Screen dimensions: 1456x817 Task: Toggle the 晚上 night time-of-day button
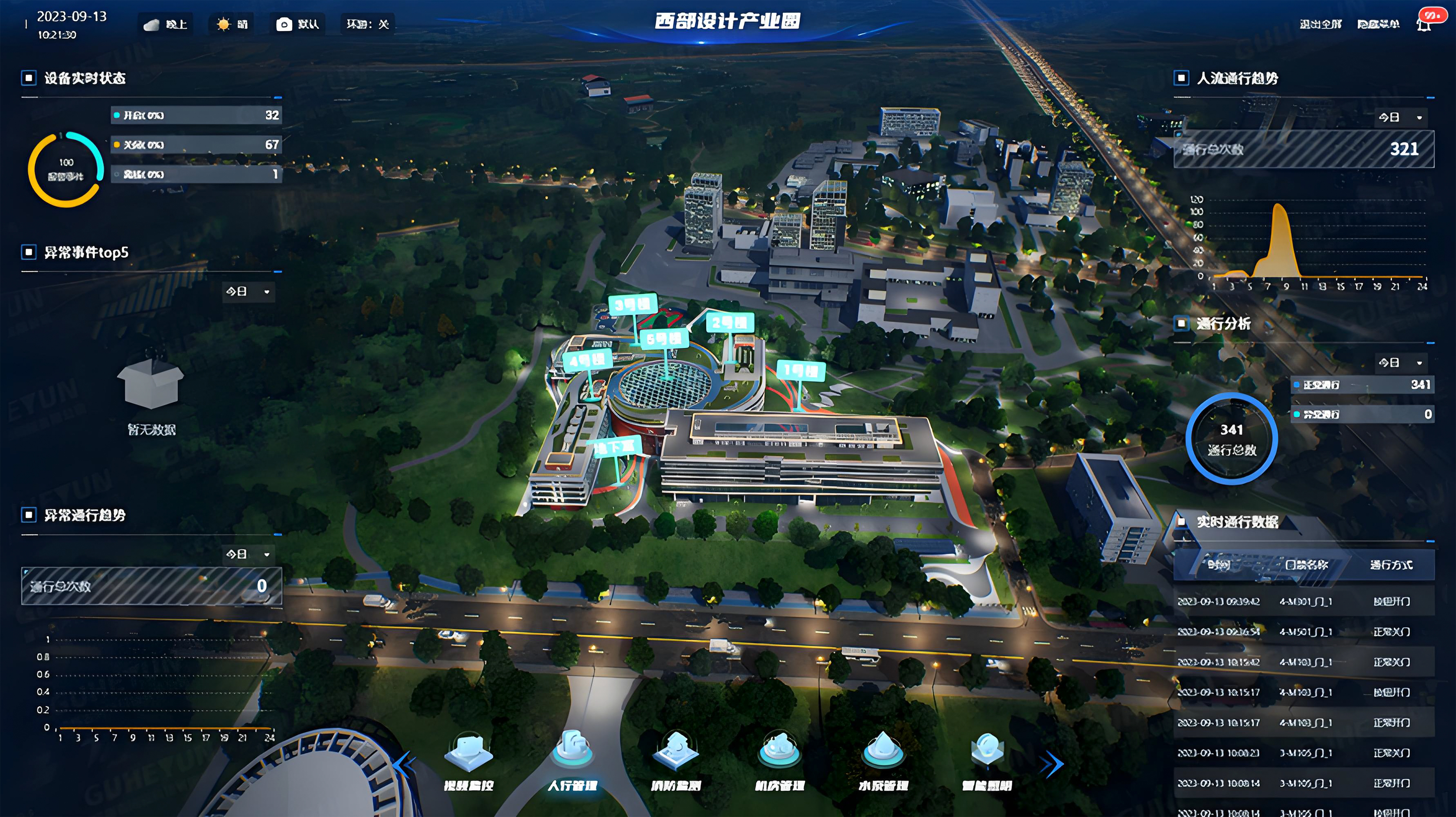coord(166,24)
